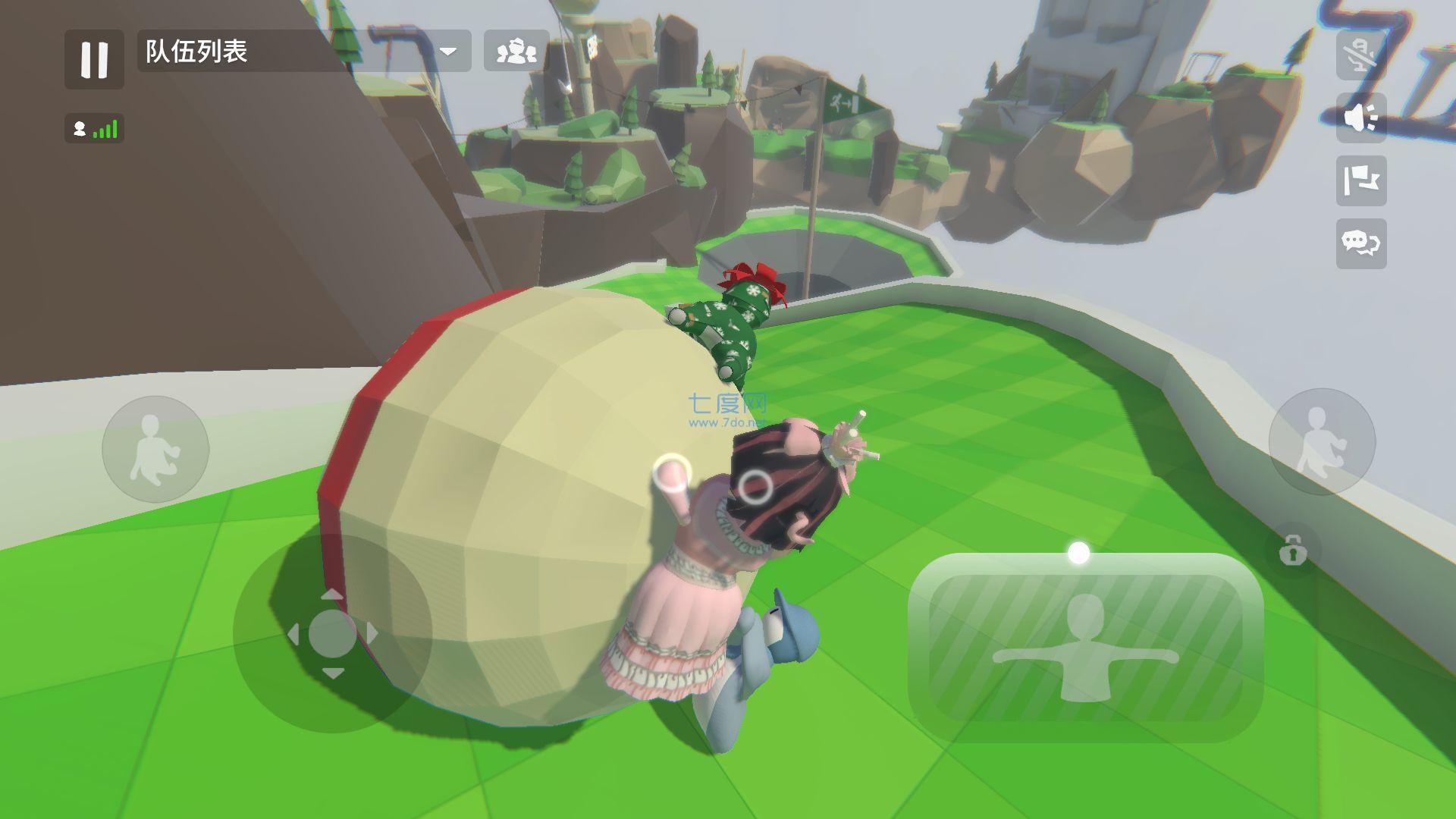Open the report flag panel
Screen dimensions: 1456x819
pyautogui.click(x=1361, y=180)
